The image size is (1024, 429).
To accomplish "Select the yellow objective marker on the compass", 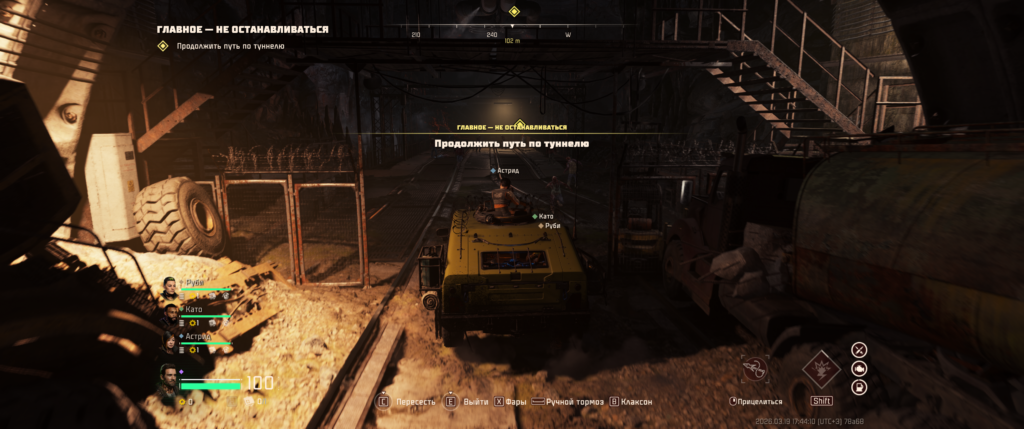I will coord(514,12).
